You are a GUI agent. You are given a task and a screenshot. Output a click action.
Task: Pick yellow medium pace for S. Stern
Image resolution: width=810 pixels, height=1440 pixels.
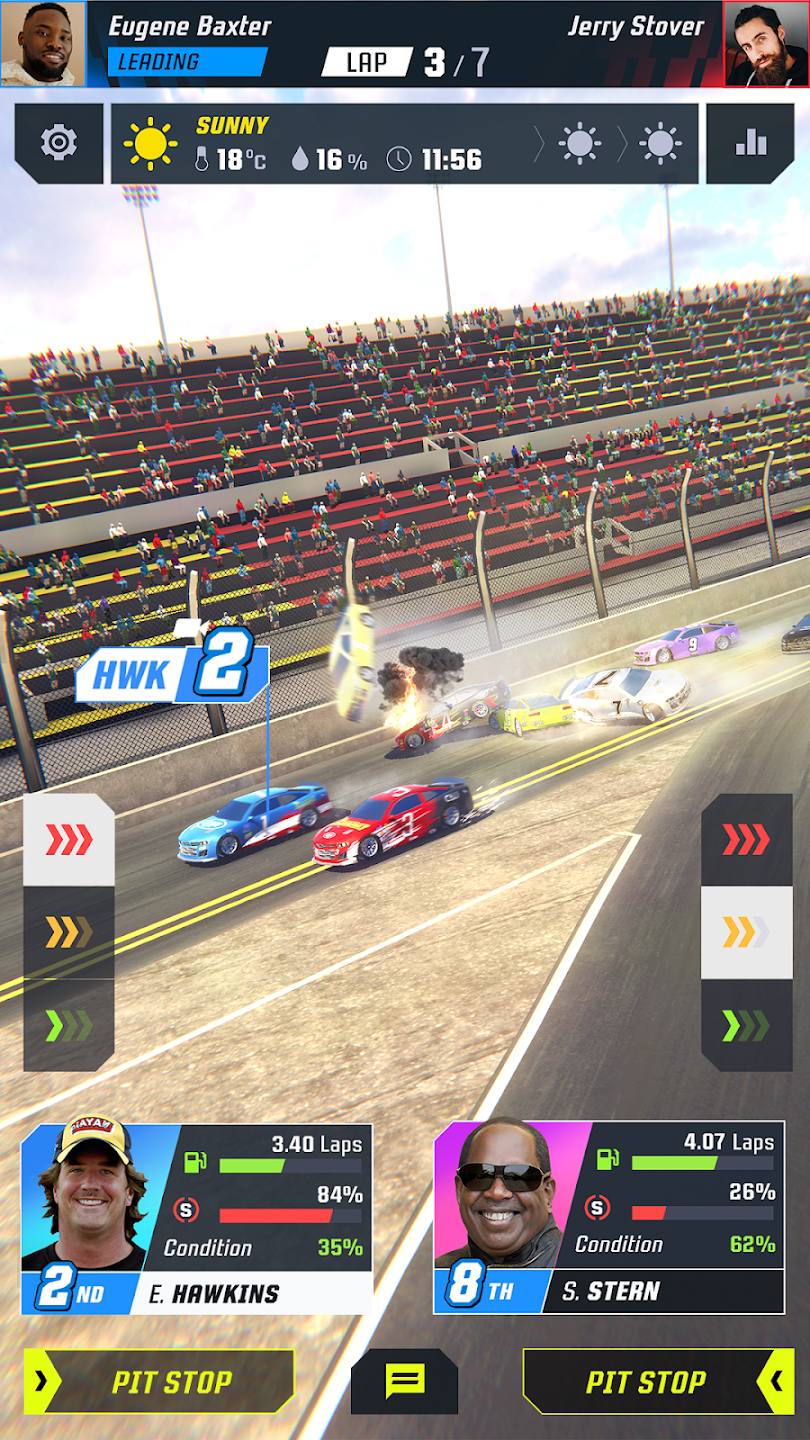pyautogui.click(x=746, y=932)
